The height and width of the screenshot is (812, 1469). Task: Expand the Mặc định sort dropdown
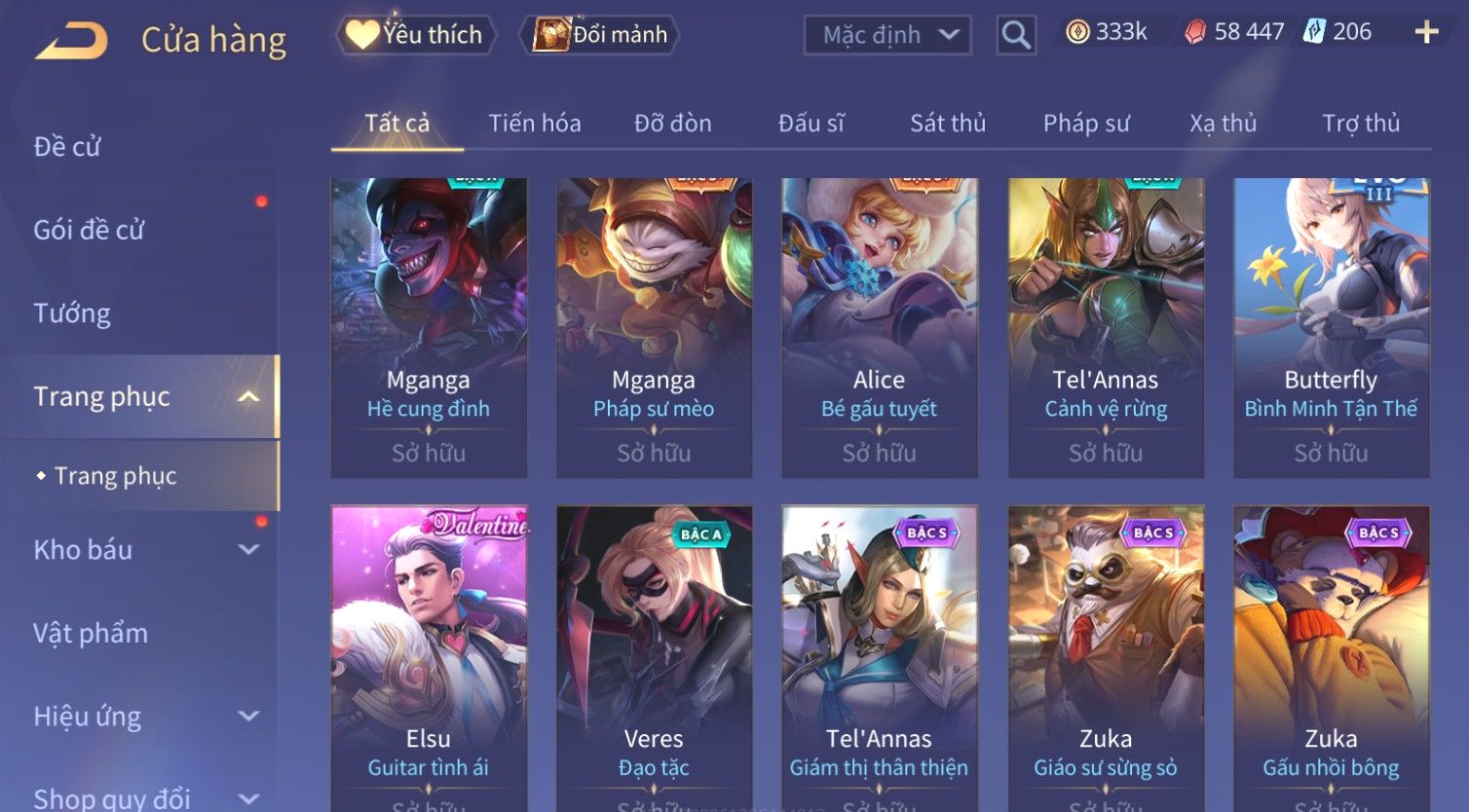click(887, 35)
